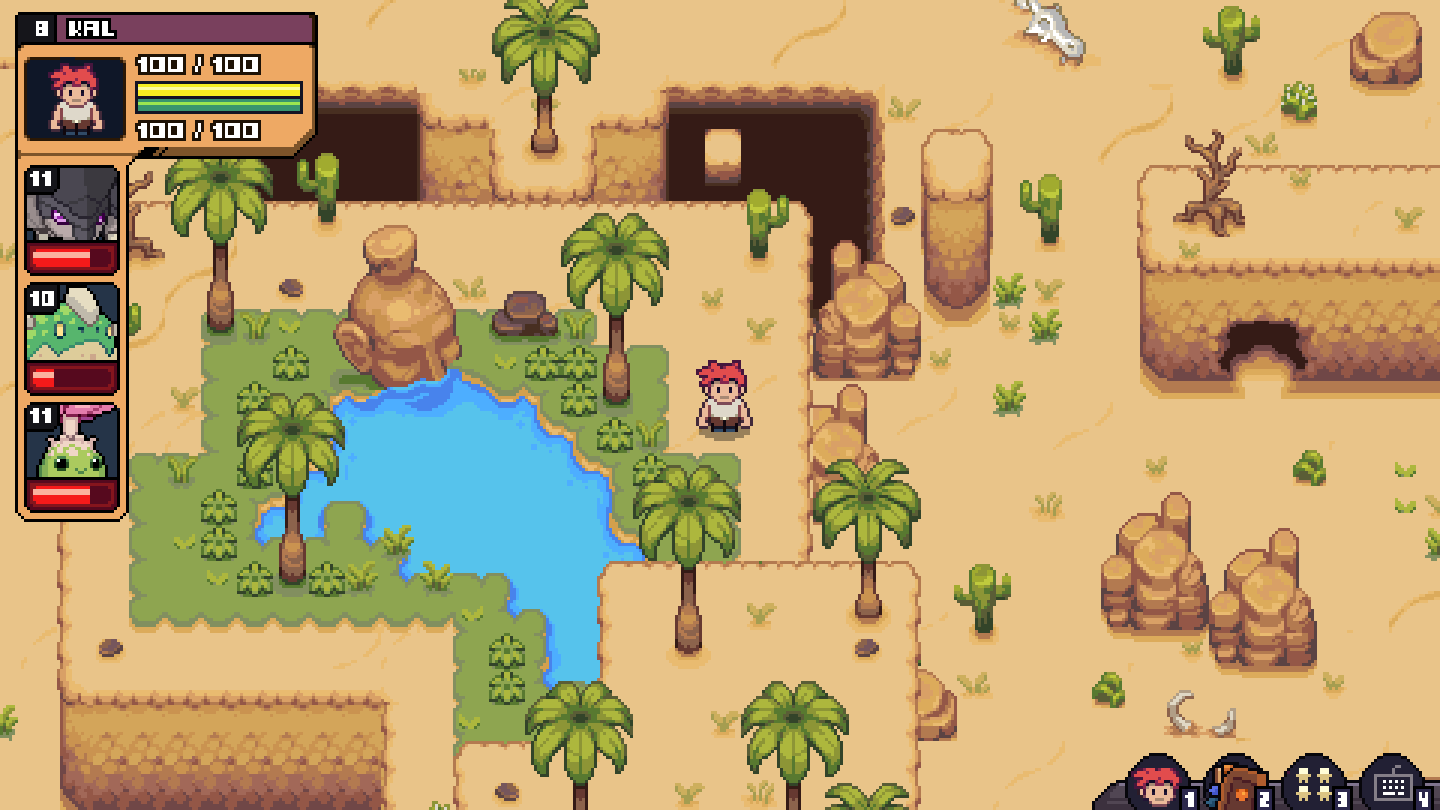This screenshot has width=1440, height=810.
Task: Open the party menu icon in the hotbar
Action: [x=1313, y=785]
